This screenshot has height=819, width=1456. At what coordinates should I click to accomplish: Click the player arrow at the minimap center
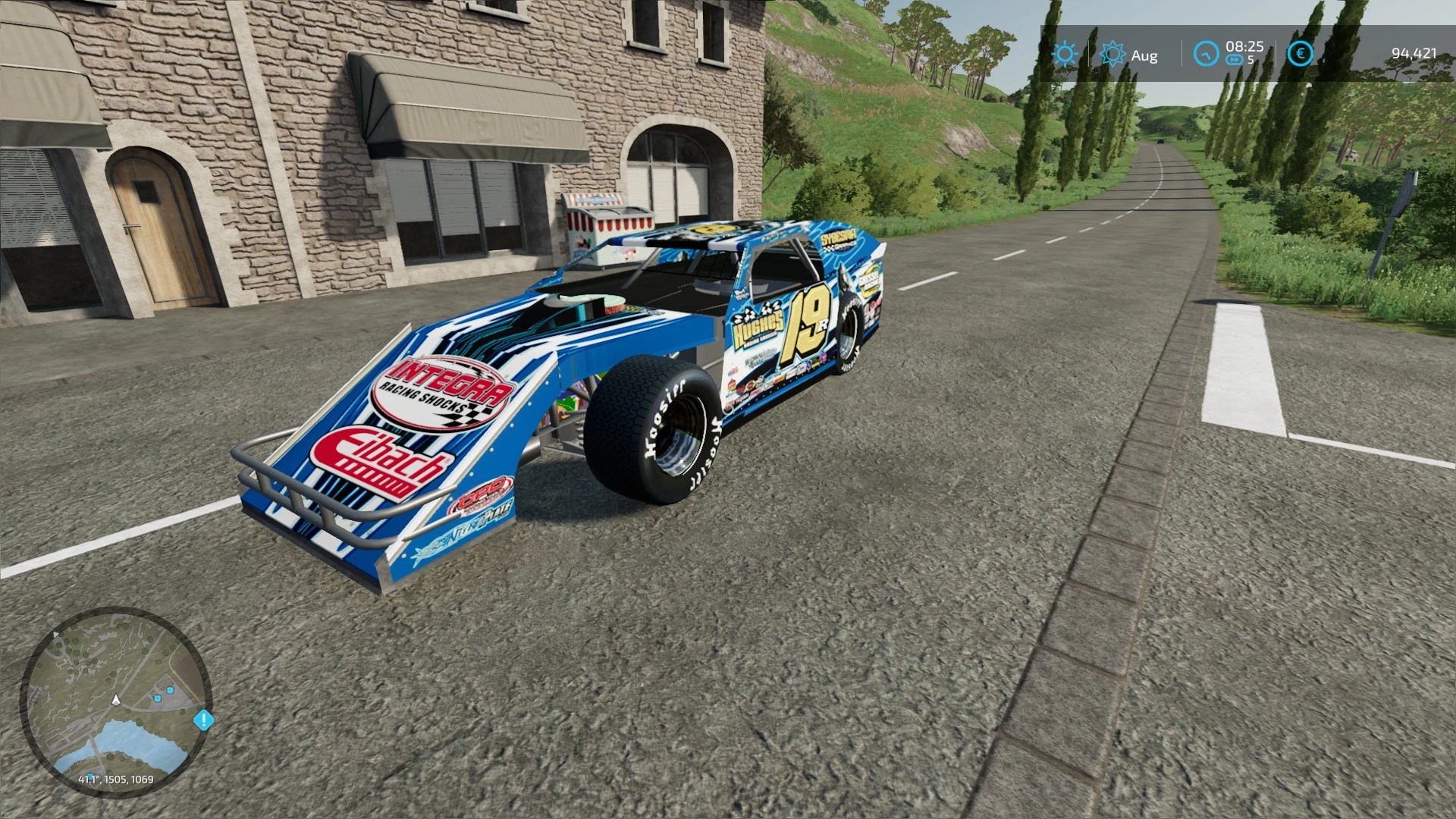(118, 701)
